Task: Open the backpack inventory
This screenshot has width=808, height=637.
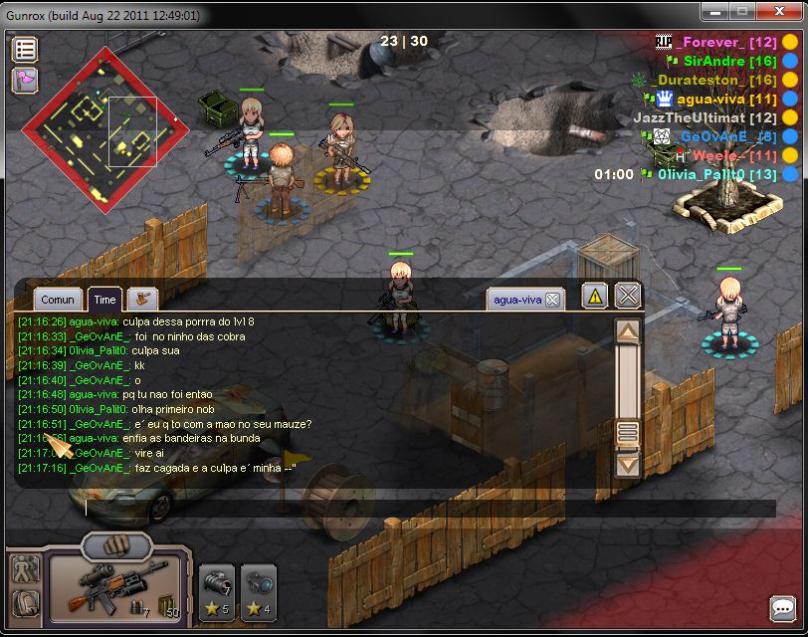Action: [x=25, y=603]
